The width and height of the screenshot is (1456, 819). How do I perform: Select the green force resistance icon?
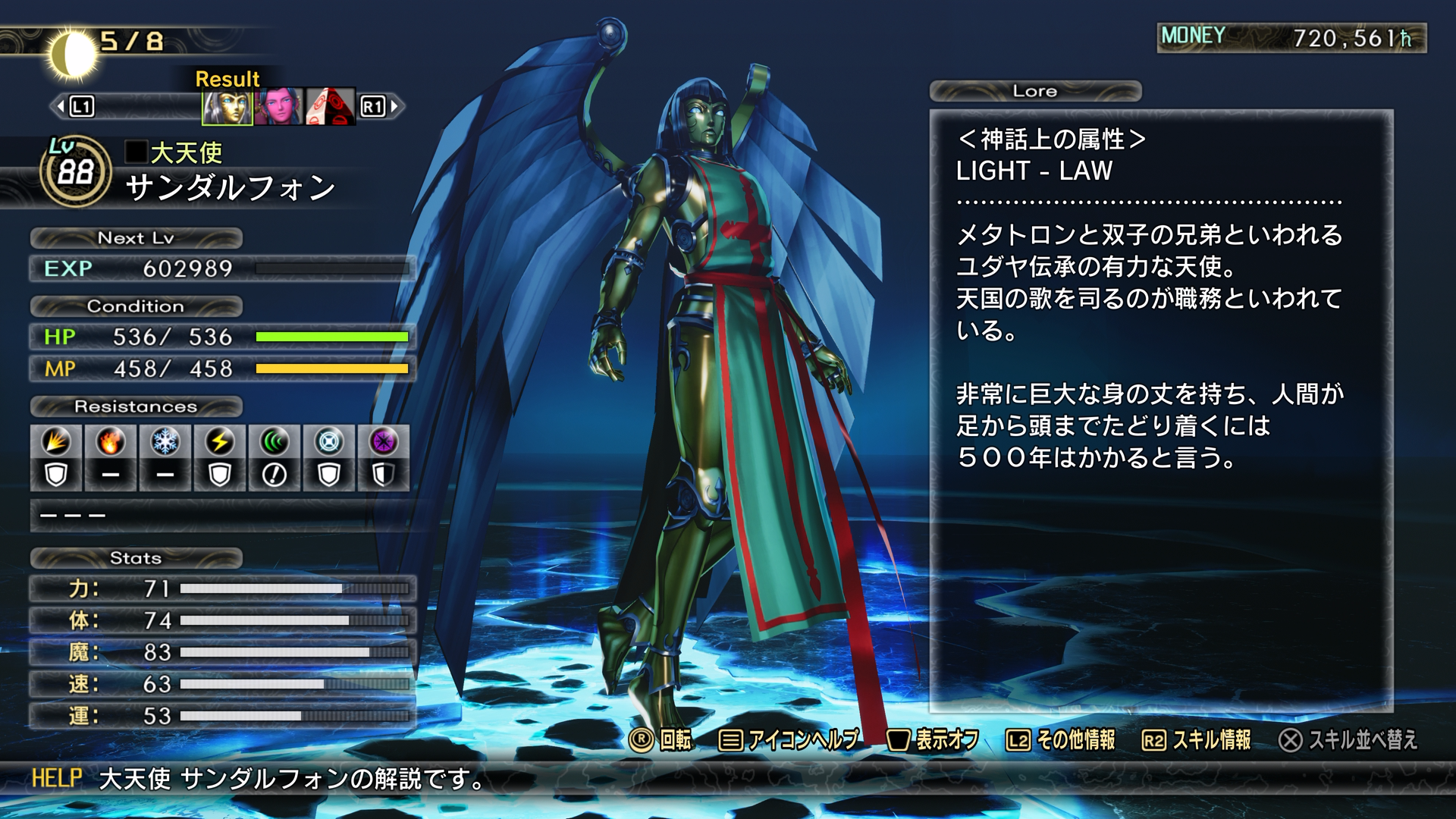pos(275,442)
